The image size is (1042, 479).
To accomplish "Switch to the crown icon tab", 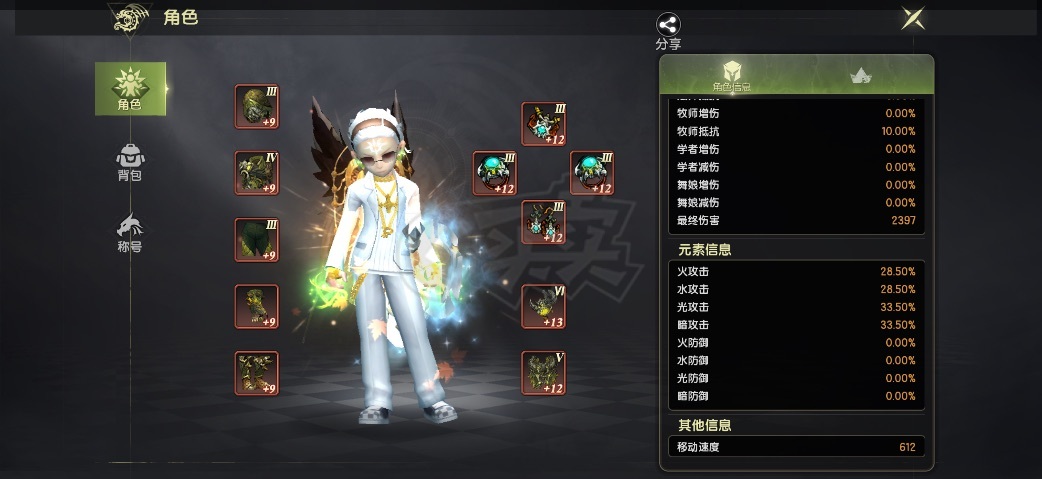I will click(859, 76).
